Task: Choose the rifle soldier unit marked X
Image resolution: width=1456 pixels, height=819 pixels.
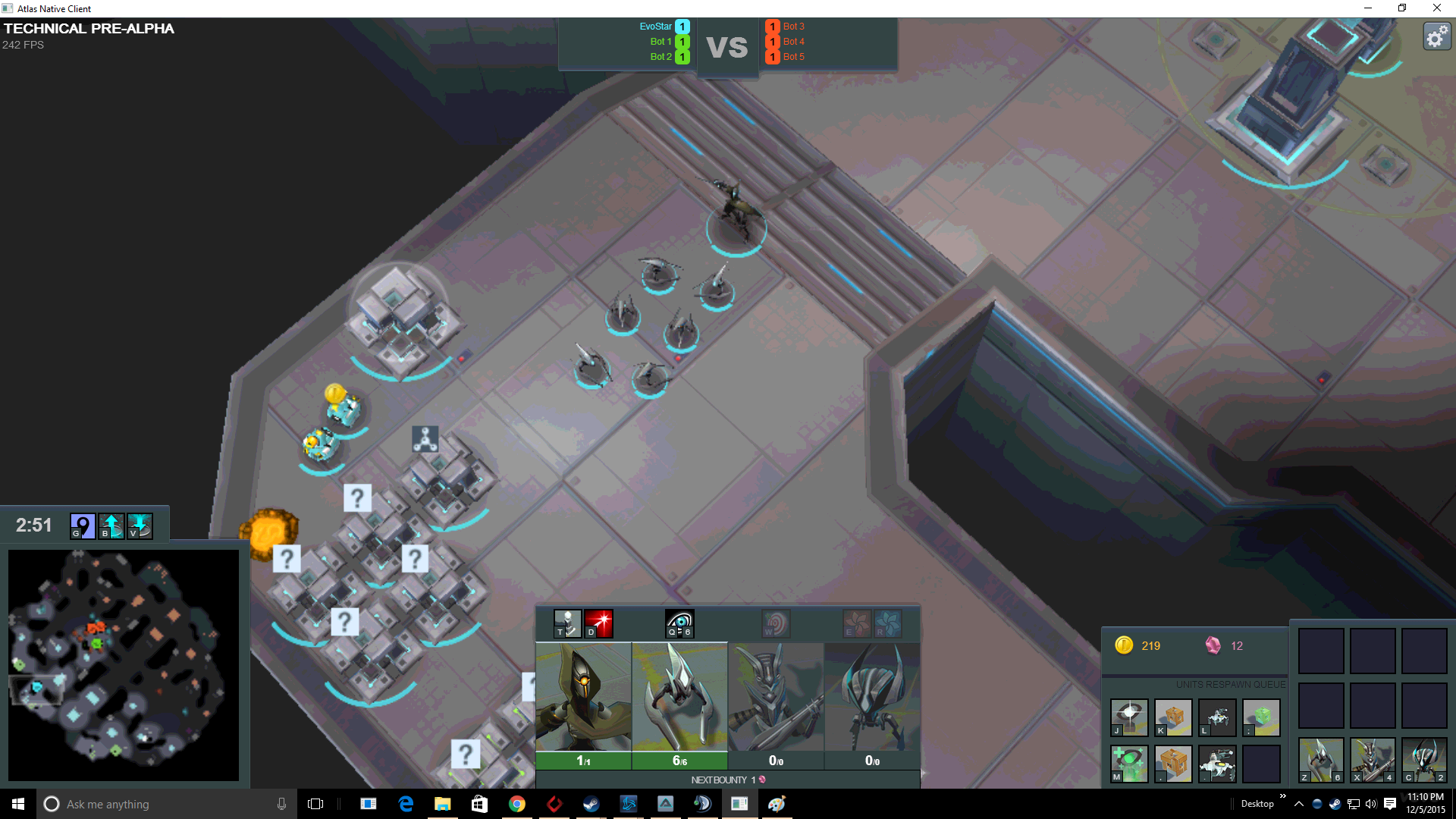Action: click(x=1373, y=760)
